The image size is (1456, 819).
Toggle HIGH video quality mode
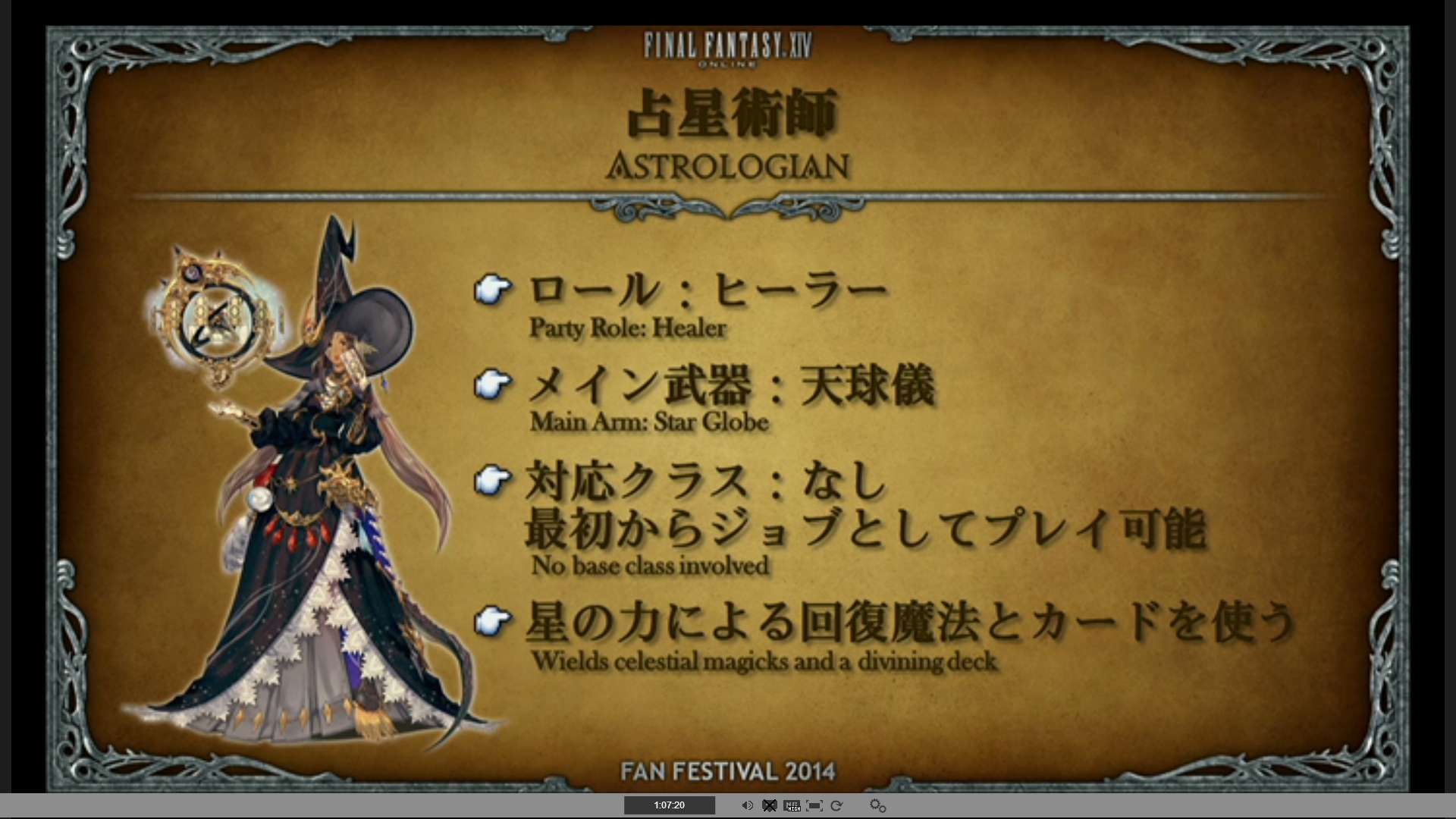pyautogui.click(x=792, y=806)
